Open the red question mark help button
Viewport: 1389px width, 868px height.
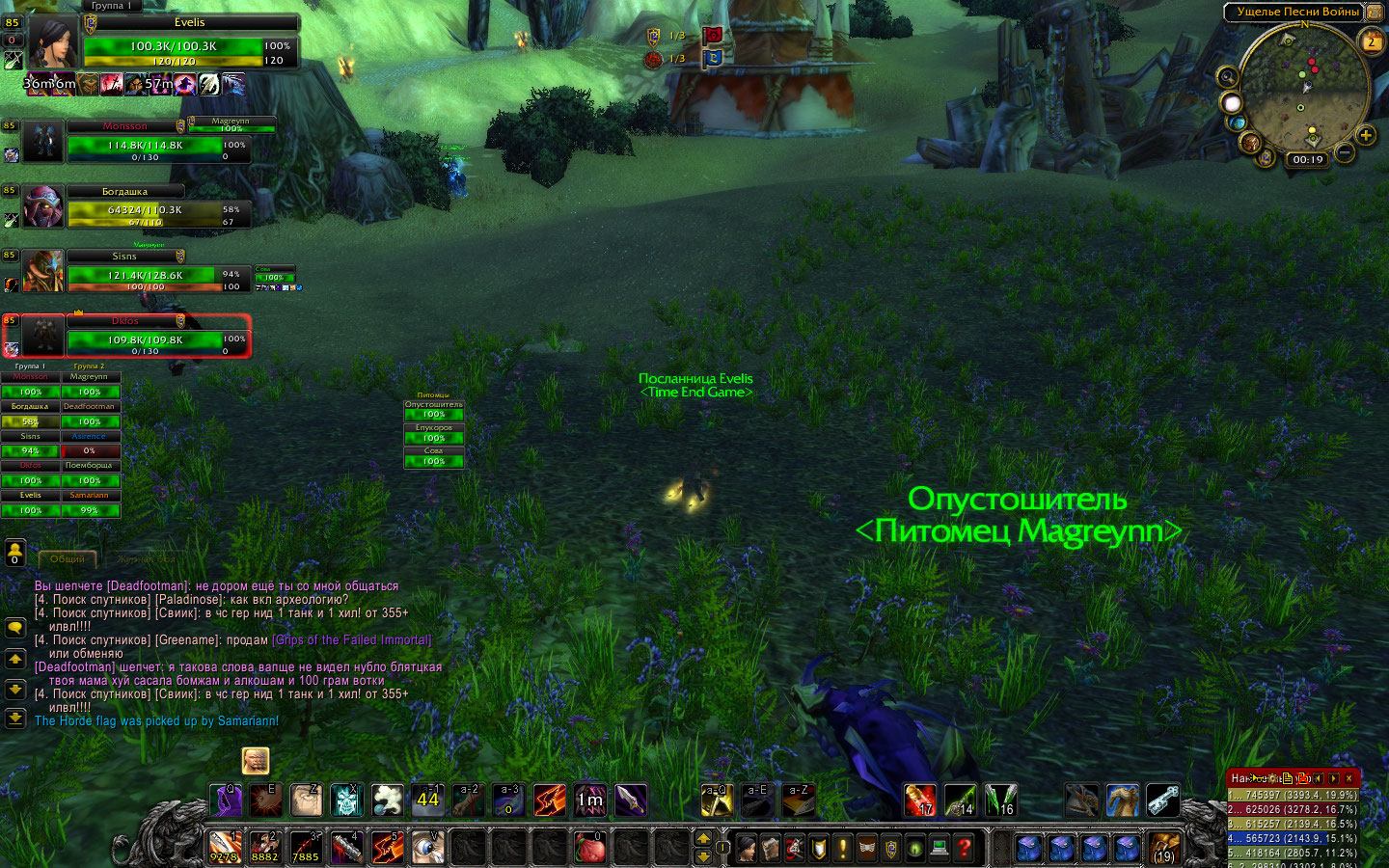(x=963, y=848)
